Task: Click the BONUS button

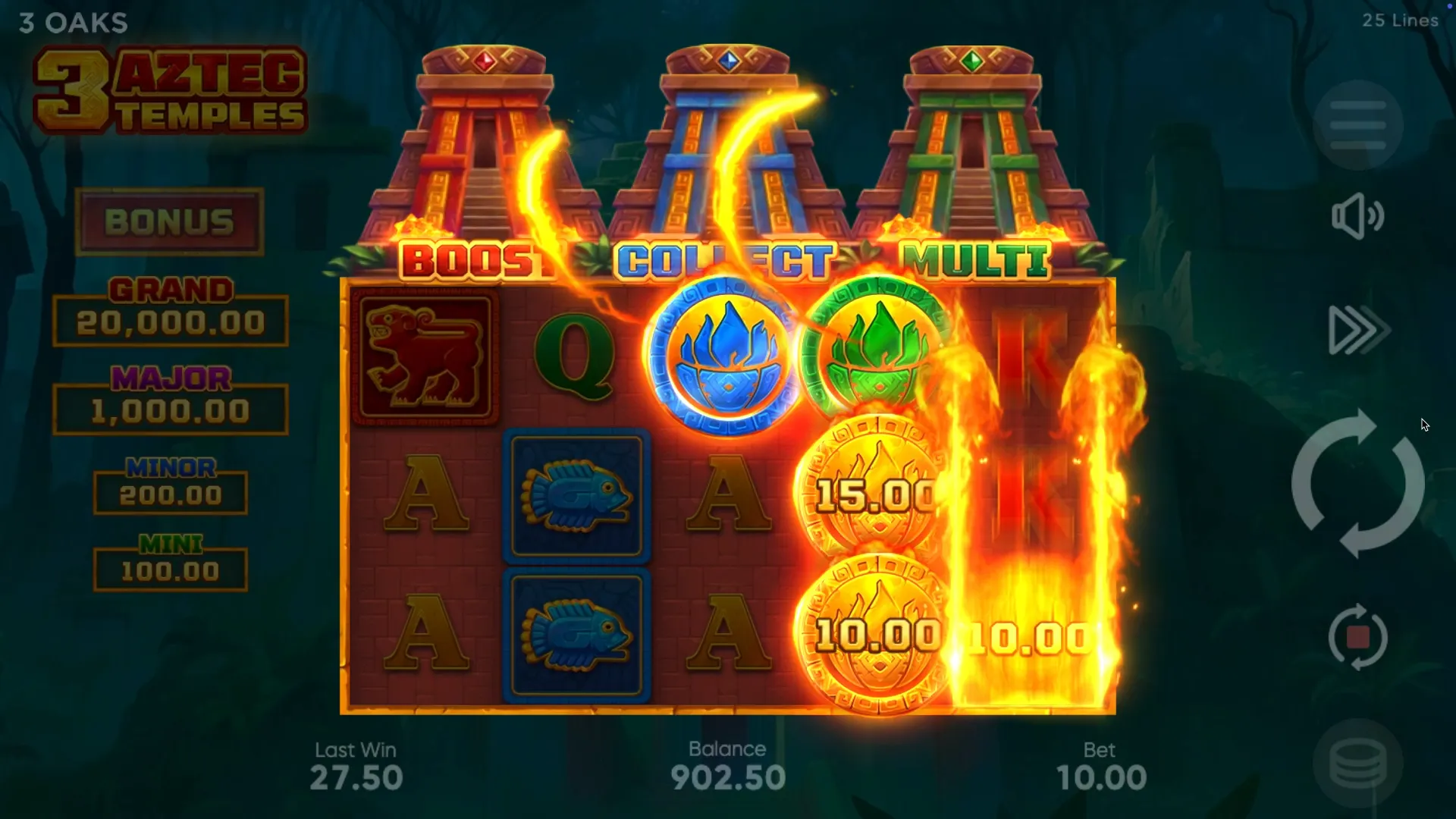Action: (169, 221)
